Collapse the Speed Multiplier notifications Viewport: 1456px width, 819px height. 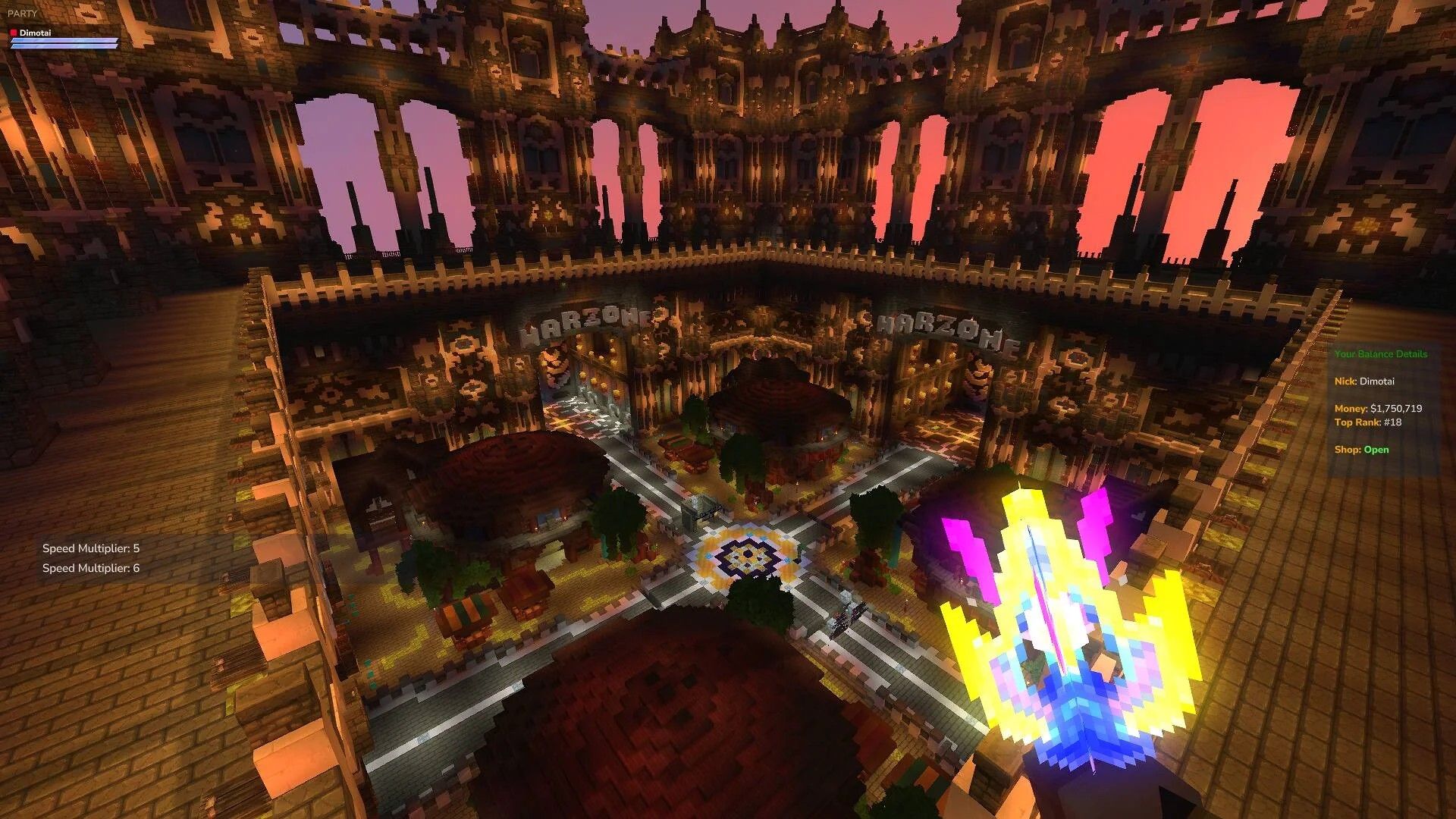(91, 557)
